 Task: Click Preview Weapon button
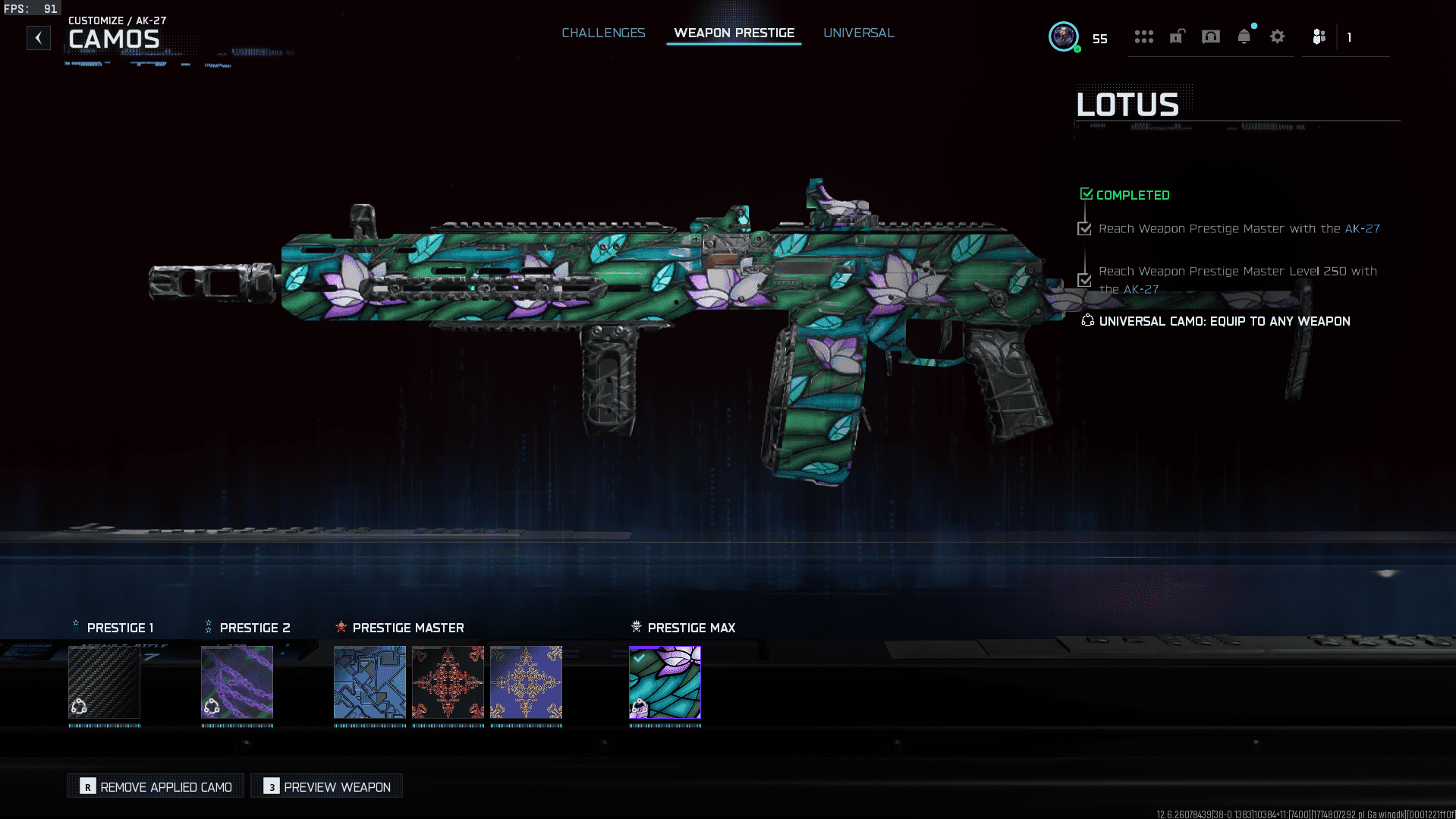[327, 786]
